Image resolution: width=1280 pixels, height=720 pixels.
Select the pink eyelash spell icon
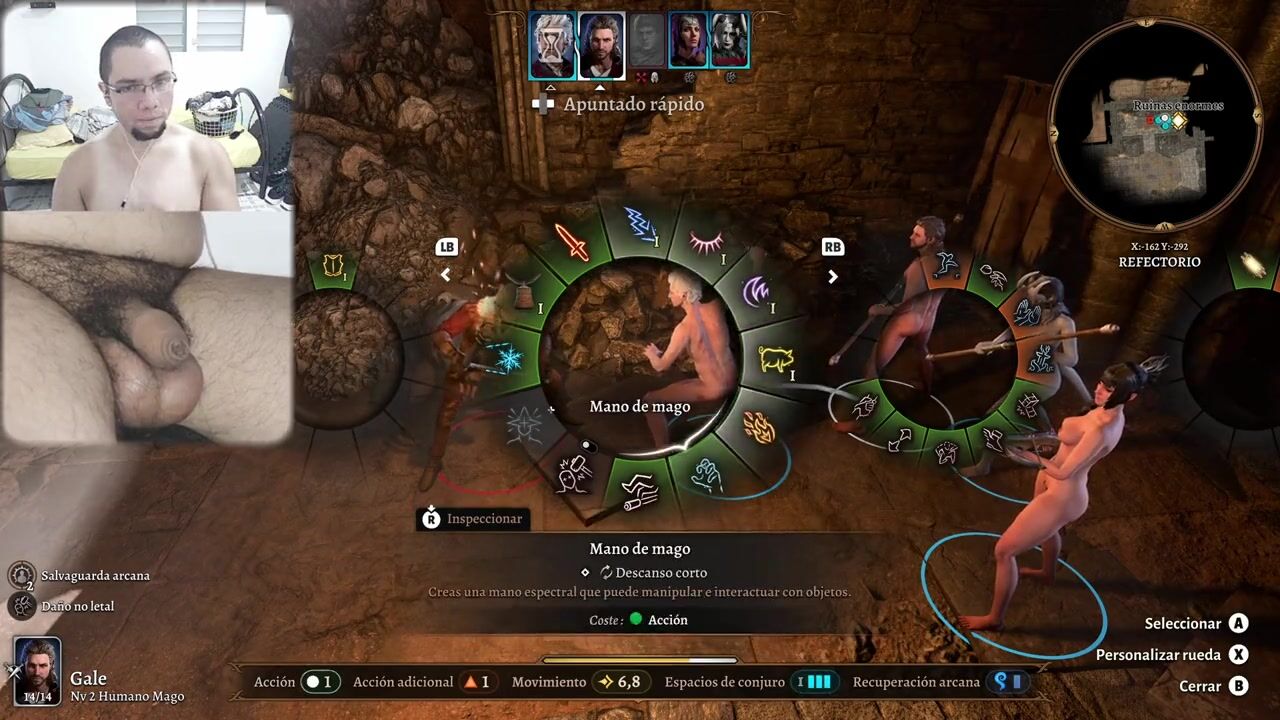coord(707,242)
